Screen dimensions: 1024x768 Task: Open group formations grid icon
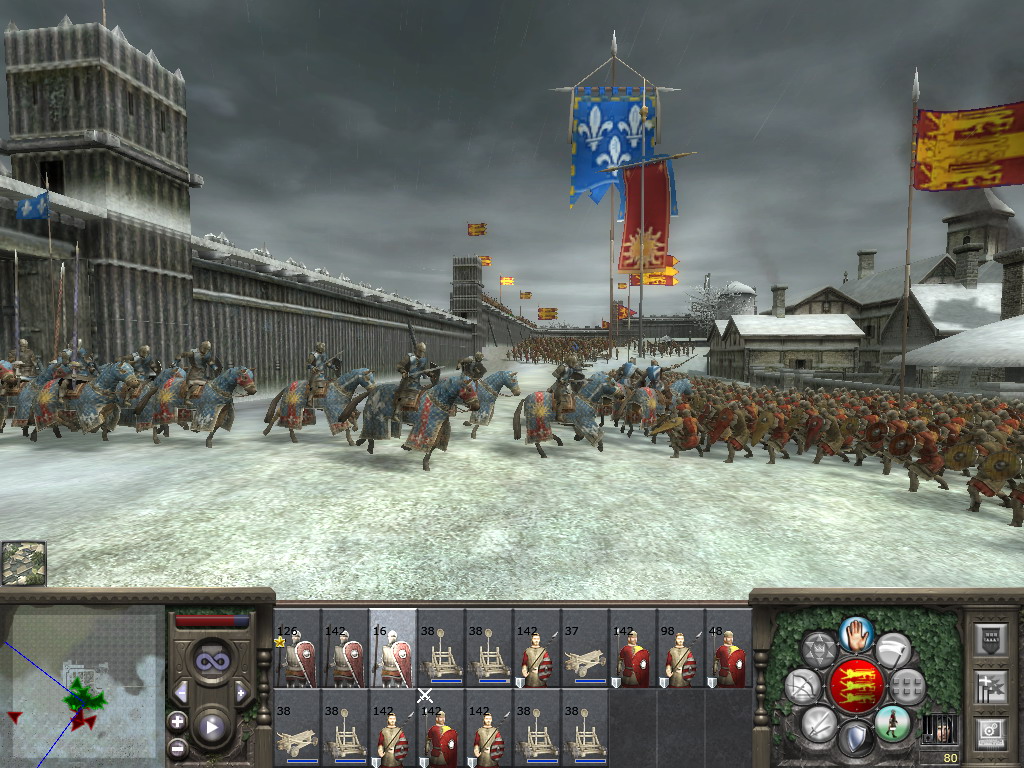pyautogui.click(x=907, y=687)
